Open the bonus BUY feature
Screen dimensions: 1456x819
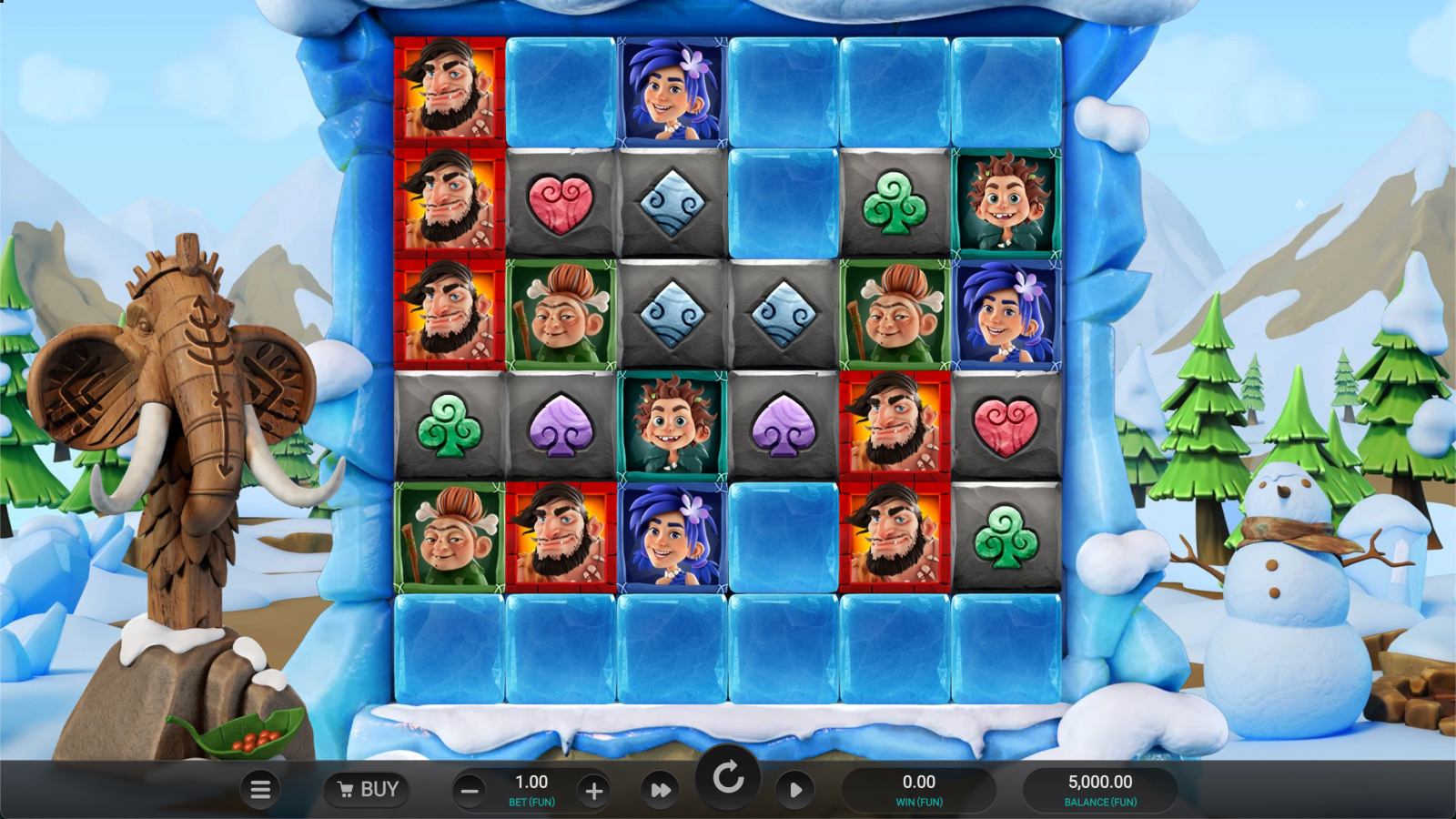point(368,789)
